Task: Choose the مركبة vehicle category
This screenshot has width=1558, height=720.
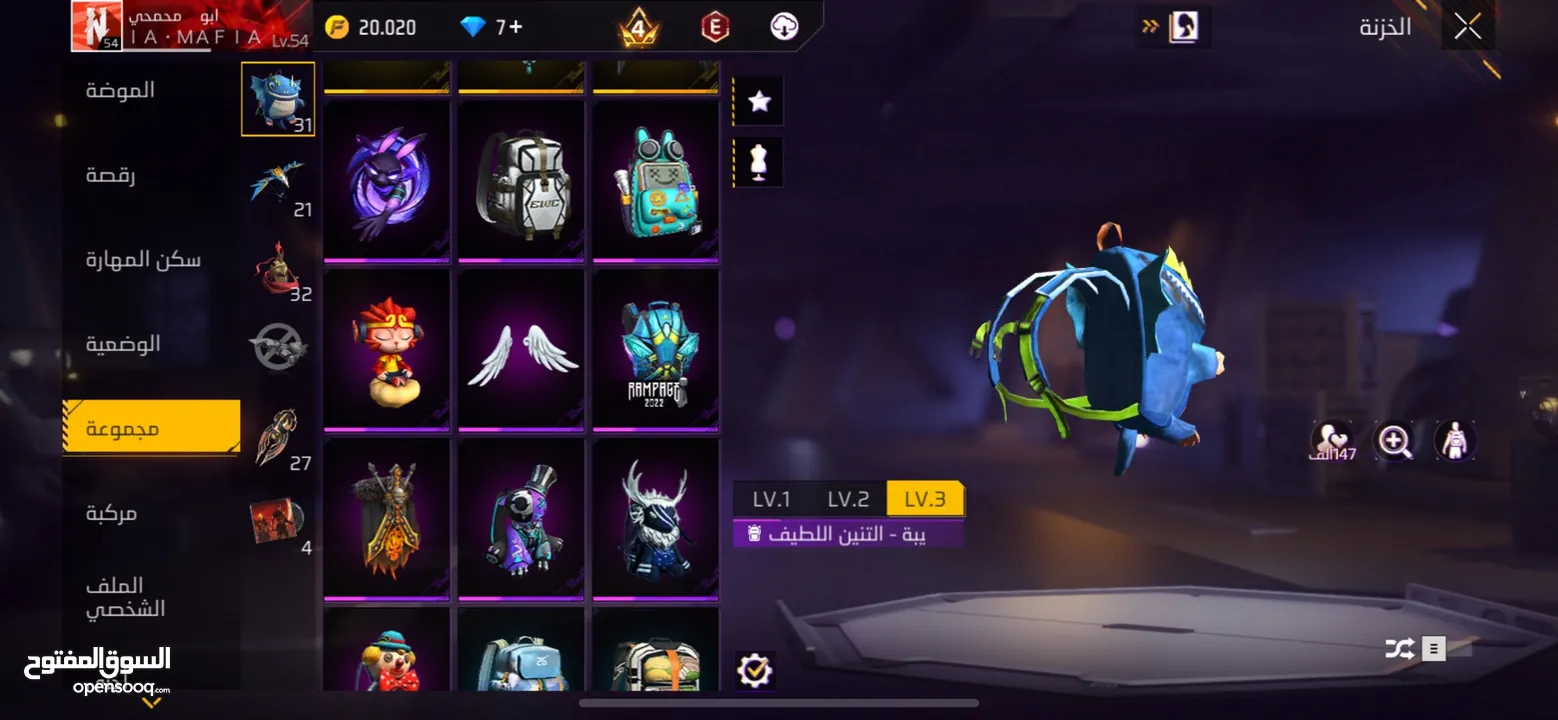Action: (111, 513)
